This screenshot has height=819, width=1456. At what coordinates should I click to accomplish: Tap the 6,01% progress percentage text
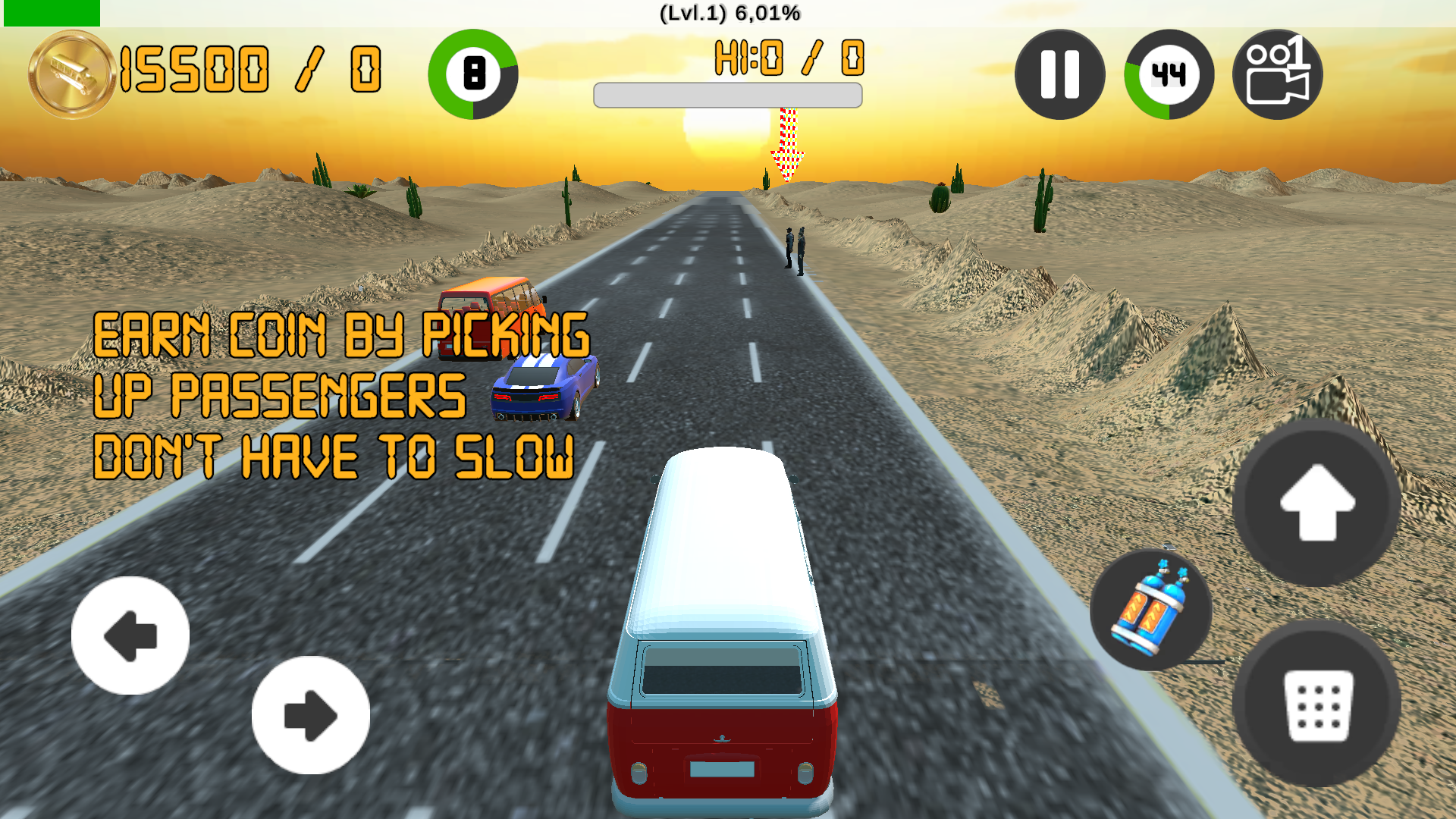pyautogui.click(x=766, y=12)
